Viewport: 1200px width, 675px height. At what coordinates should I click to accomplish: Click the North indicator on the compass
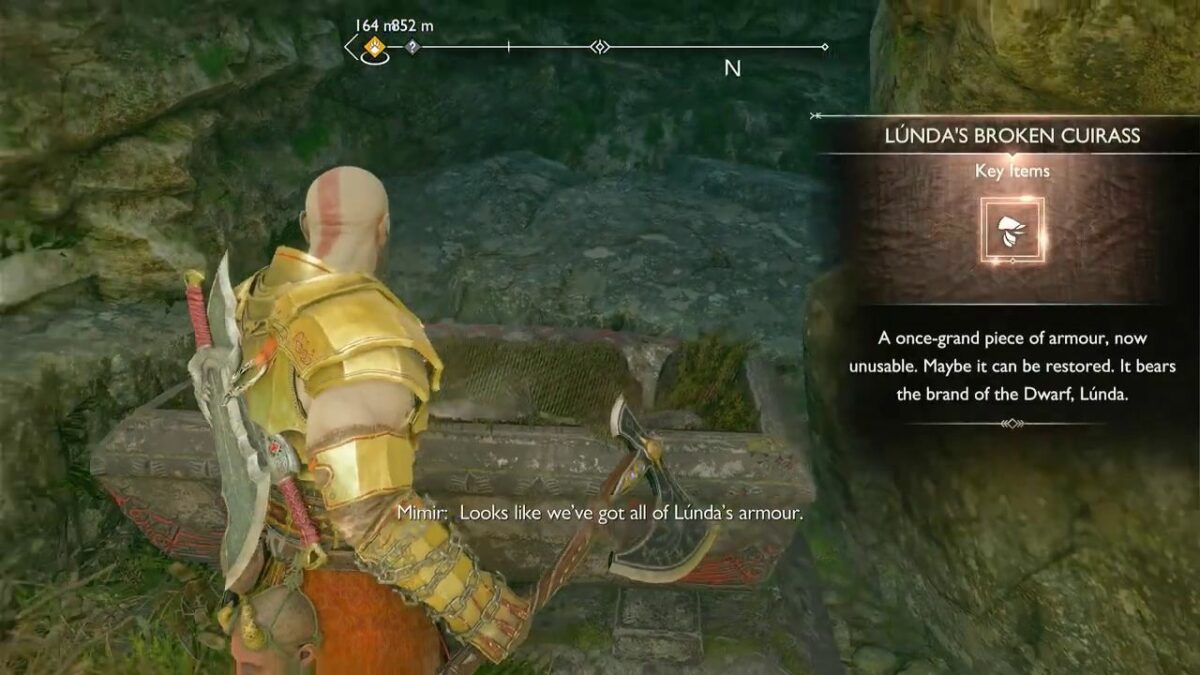732,69
